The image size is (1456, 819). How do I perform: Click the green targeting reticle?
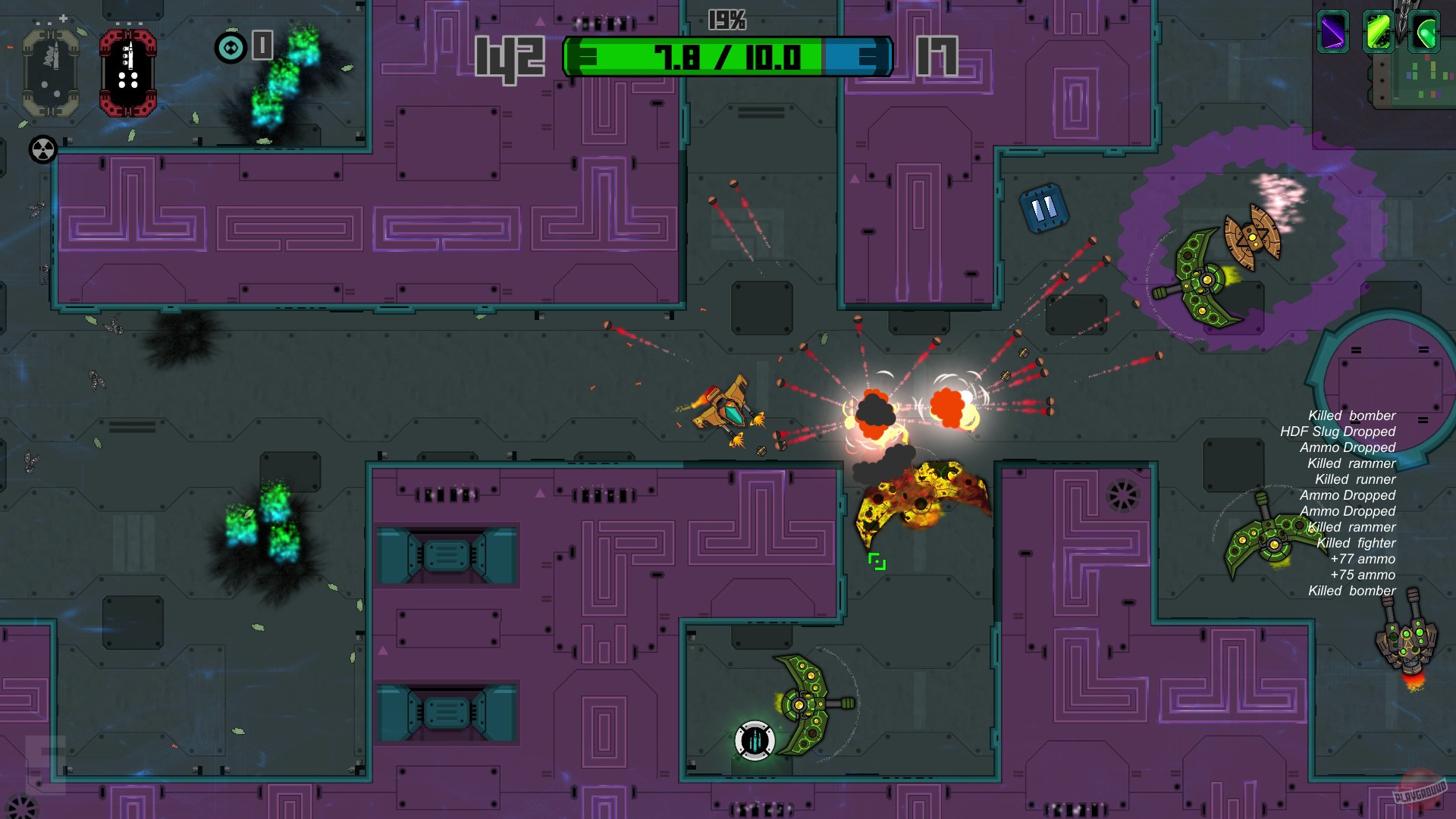point(876,561)
